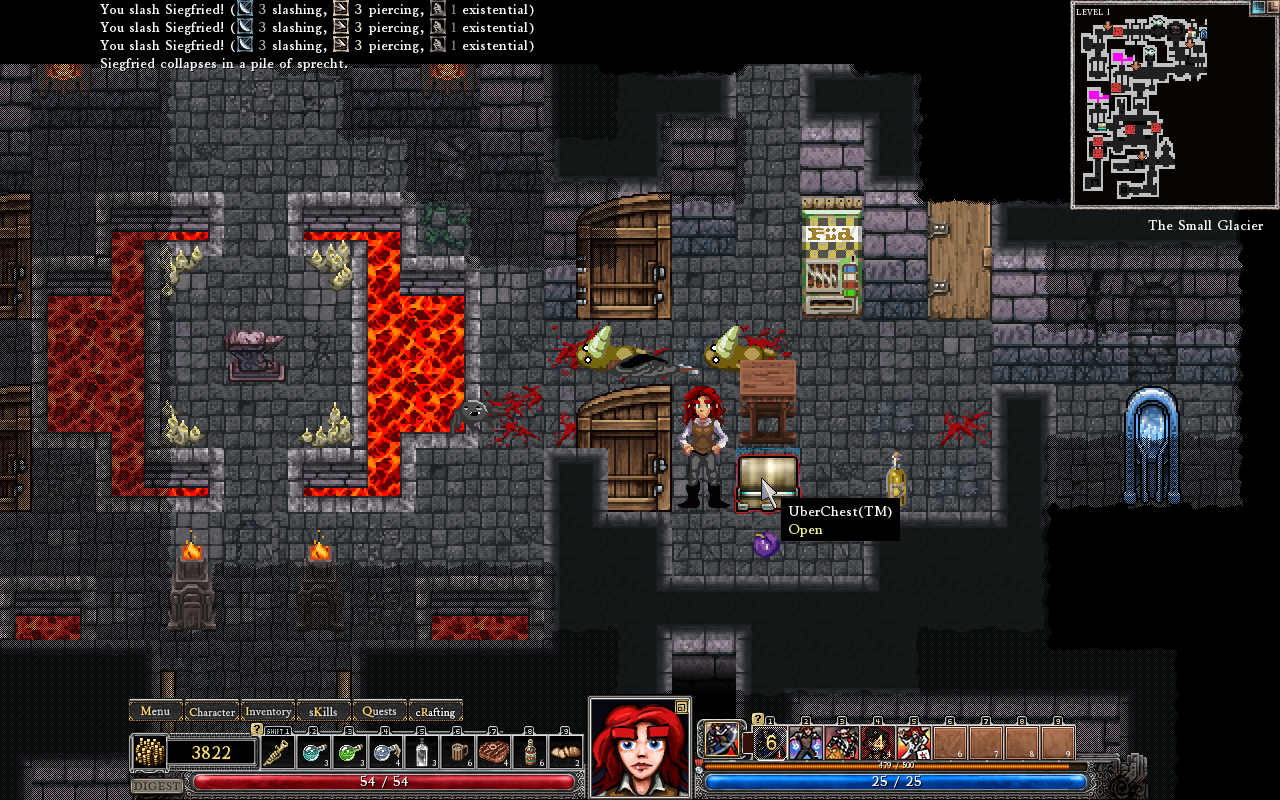Screen dimensions: 1280x800
Task: Activate the skill in hotbar slot 1
Action: click(x=769, y=741)
